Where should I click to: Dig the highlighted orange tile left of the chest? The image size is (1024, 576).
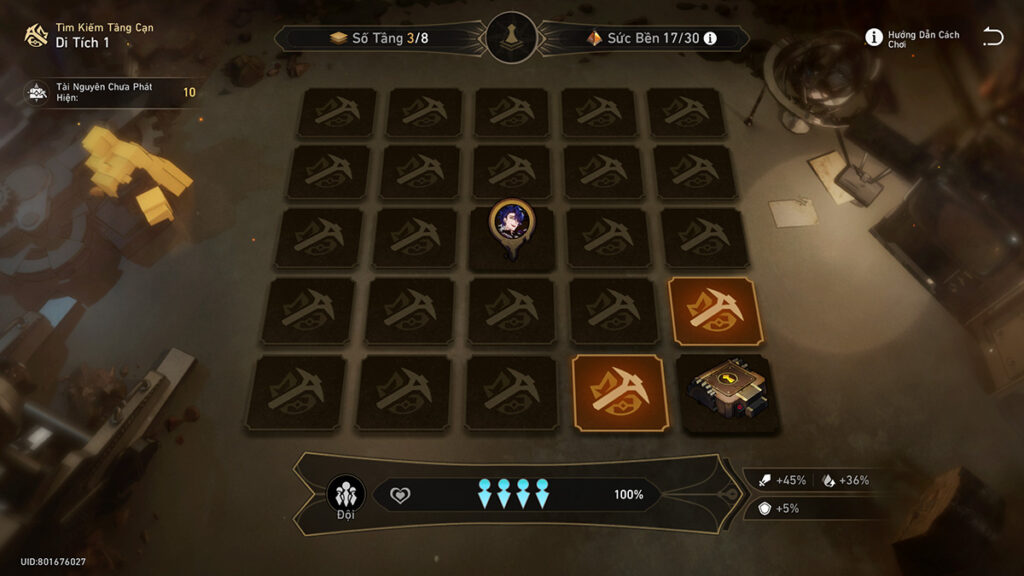620,392
